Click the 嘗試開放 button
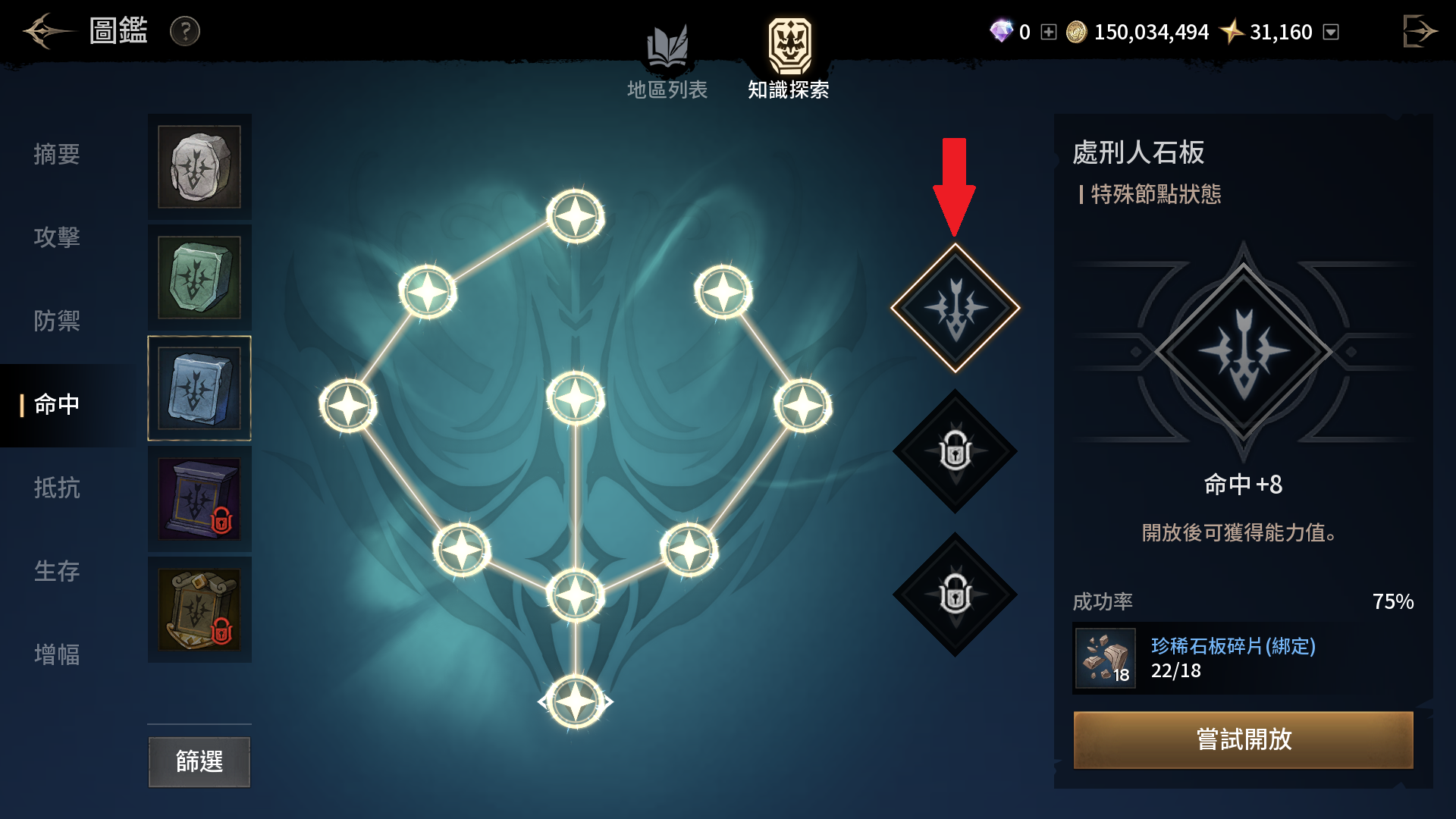This screenshot has width=1456, height=819. pyautogui.click(x=1243, y=739)
